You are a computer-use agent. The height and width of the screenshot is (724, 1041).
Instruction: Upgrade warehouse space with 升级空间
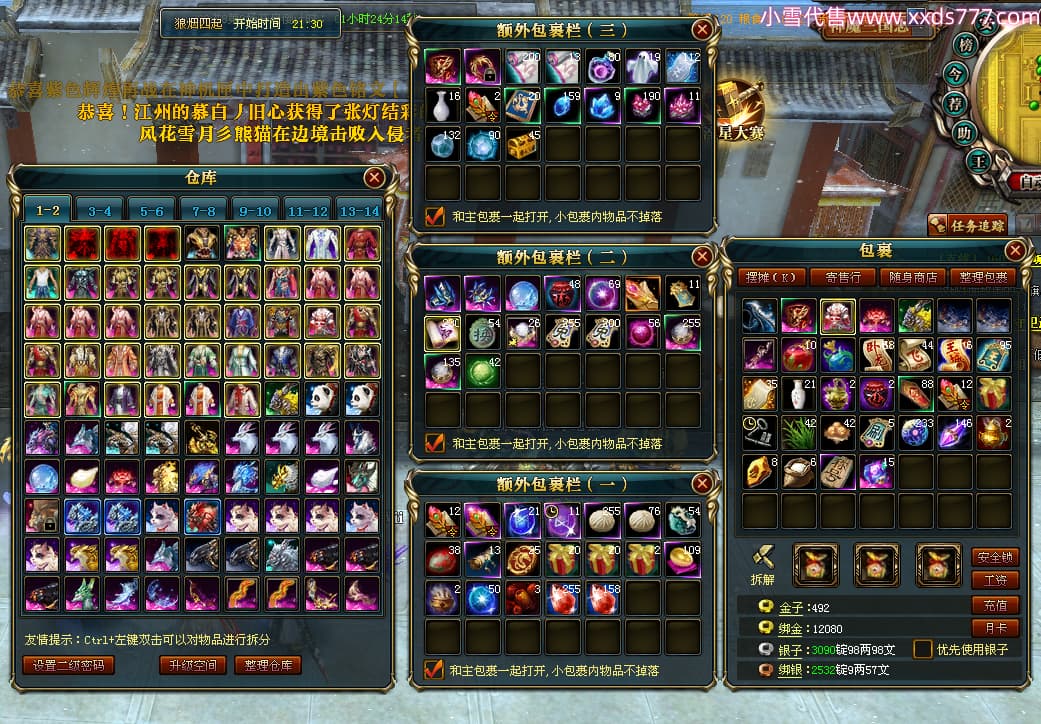point(192,665)
